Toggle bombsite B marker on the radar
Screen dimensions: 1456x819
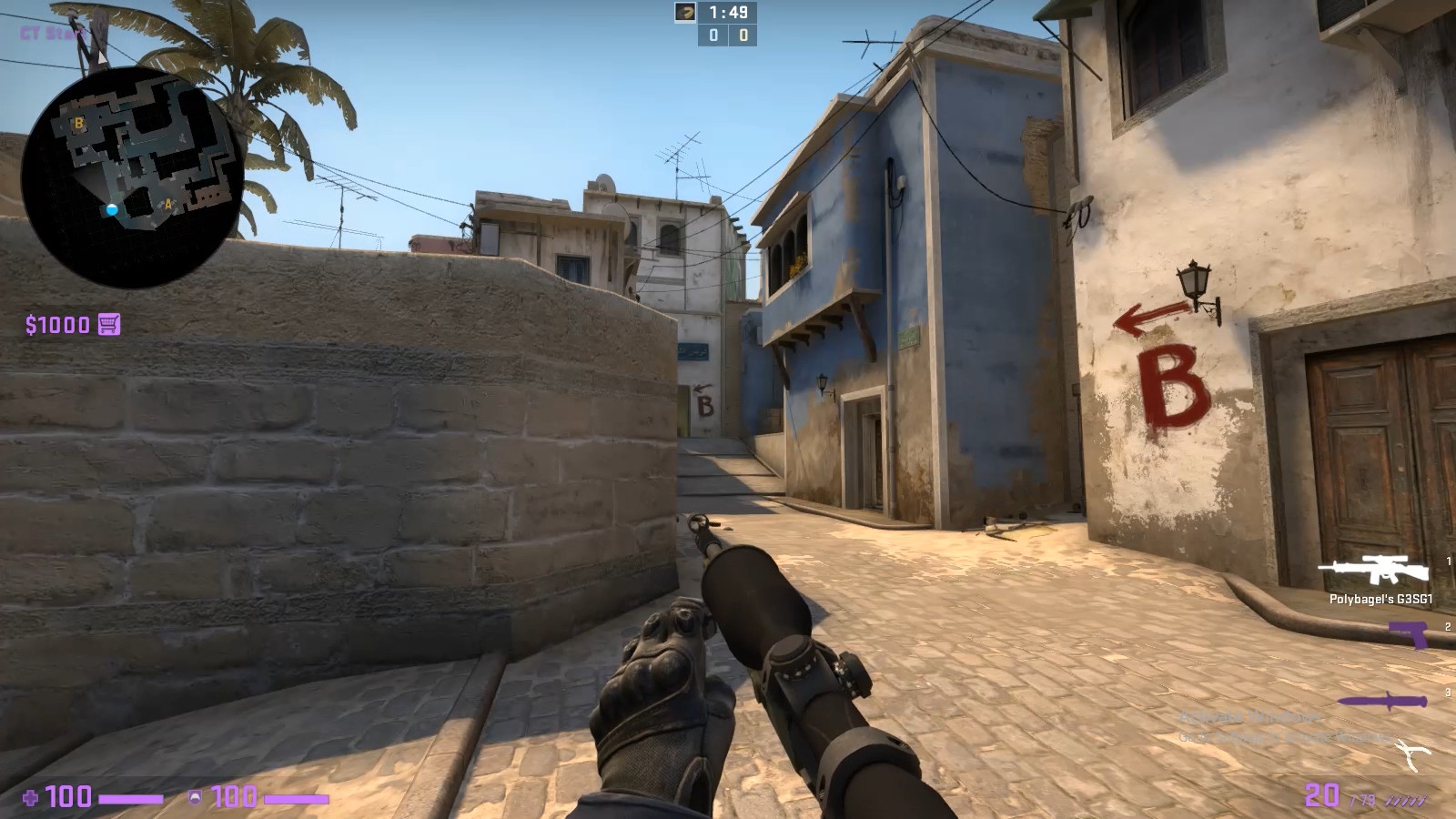click(79, 123)
